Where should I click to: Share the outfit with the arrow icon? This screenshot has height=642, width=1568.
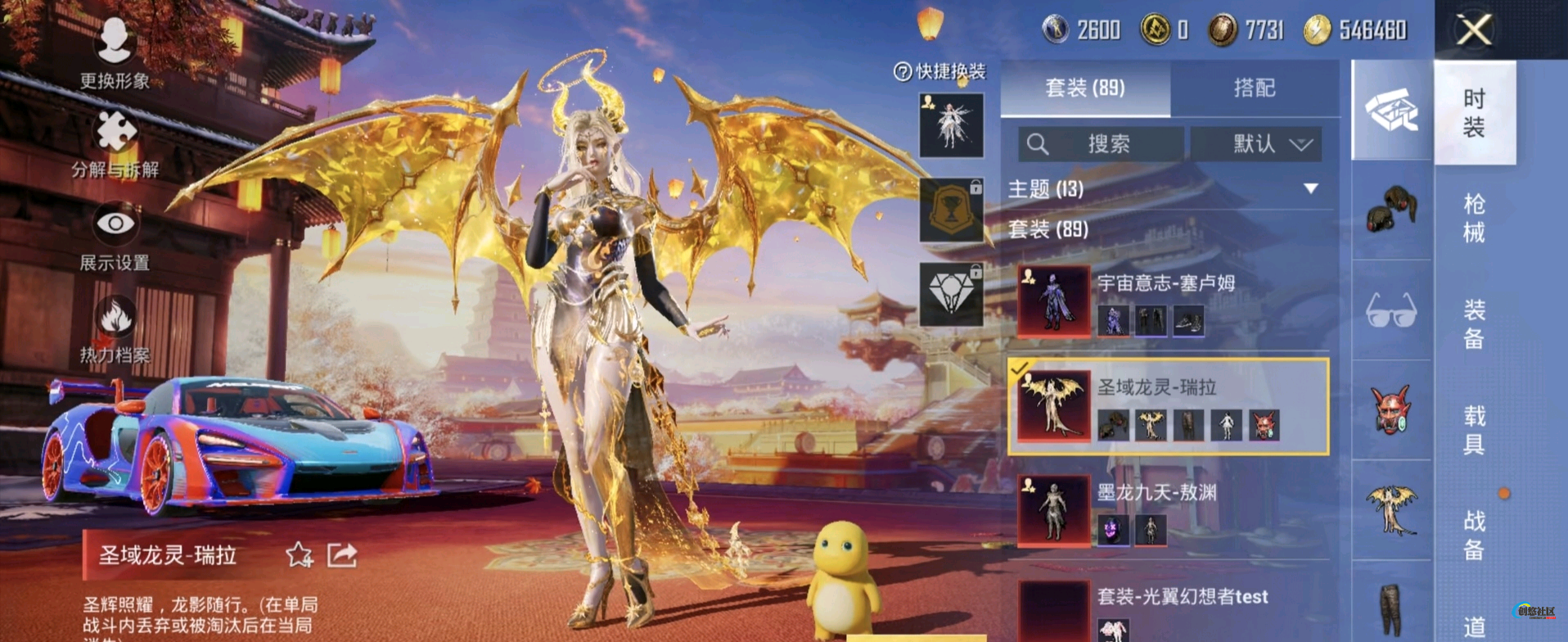pos(342,555)
